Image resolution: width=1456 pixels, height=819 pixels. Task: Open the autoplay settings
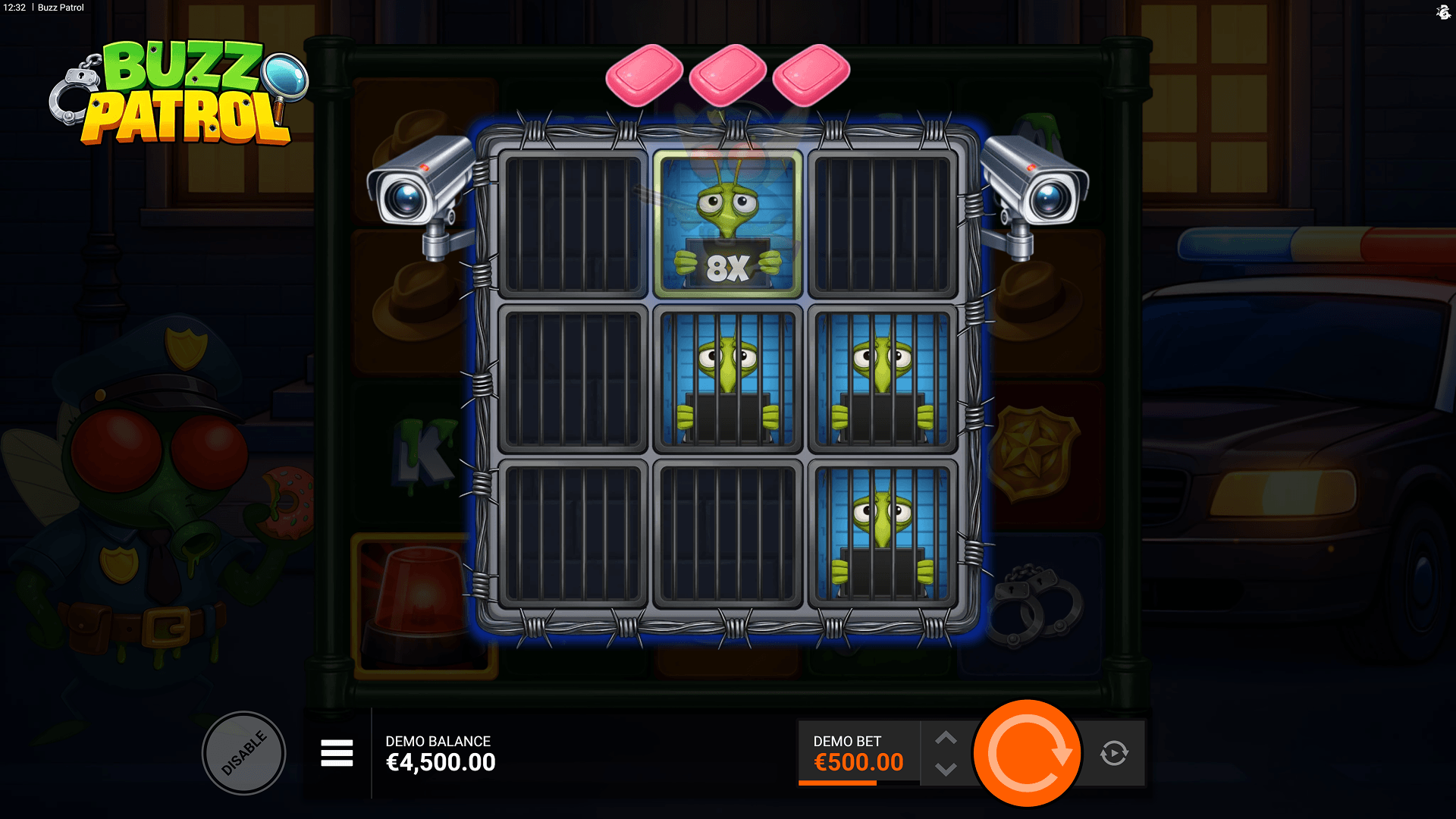coord(1114,753)
